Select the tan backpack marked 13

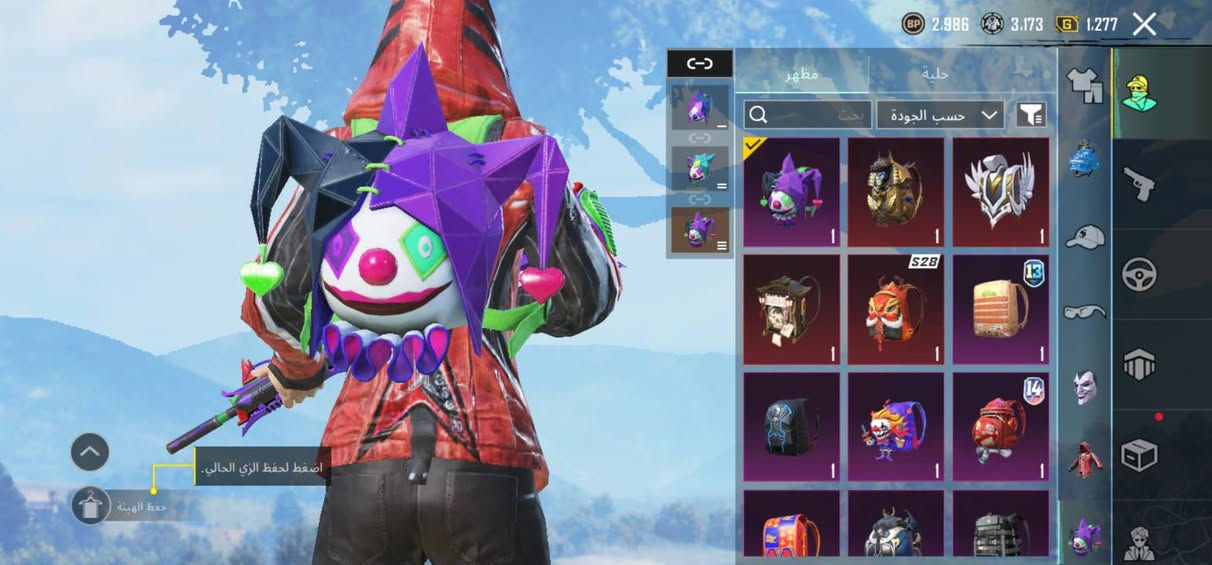click(1000, 309)
